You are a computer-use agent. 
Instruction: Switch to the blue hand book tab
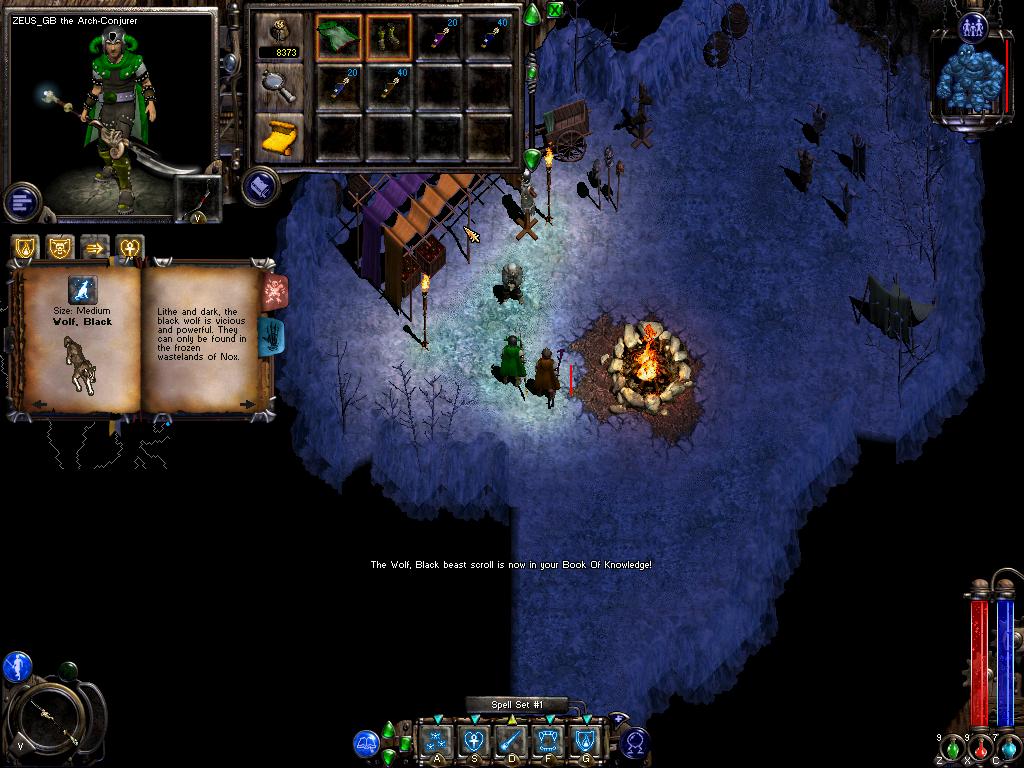272,336
